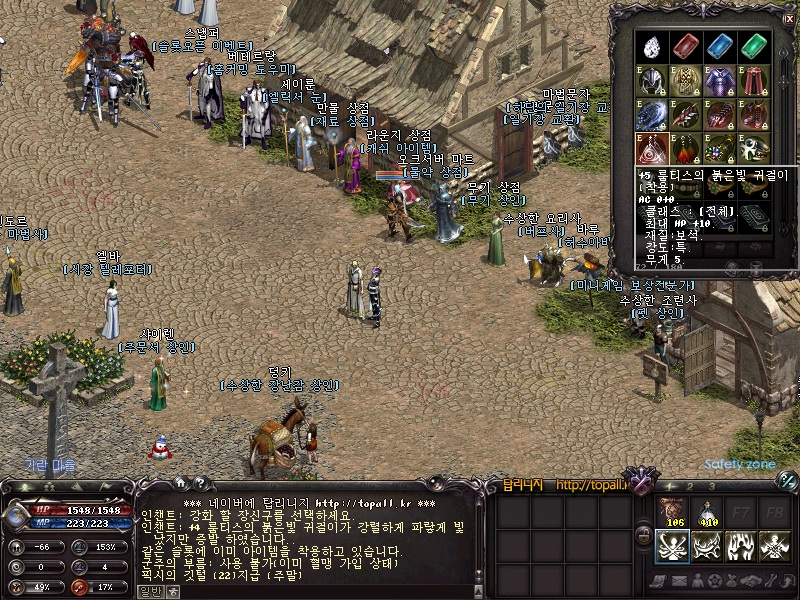Screen dimensions: 800x600
Task: Click the equipped red cloak item
Action: 753,81
